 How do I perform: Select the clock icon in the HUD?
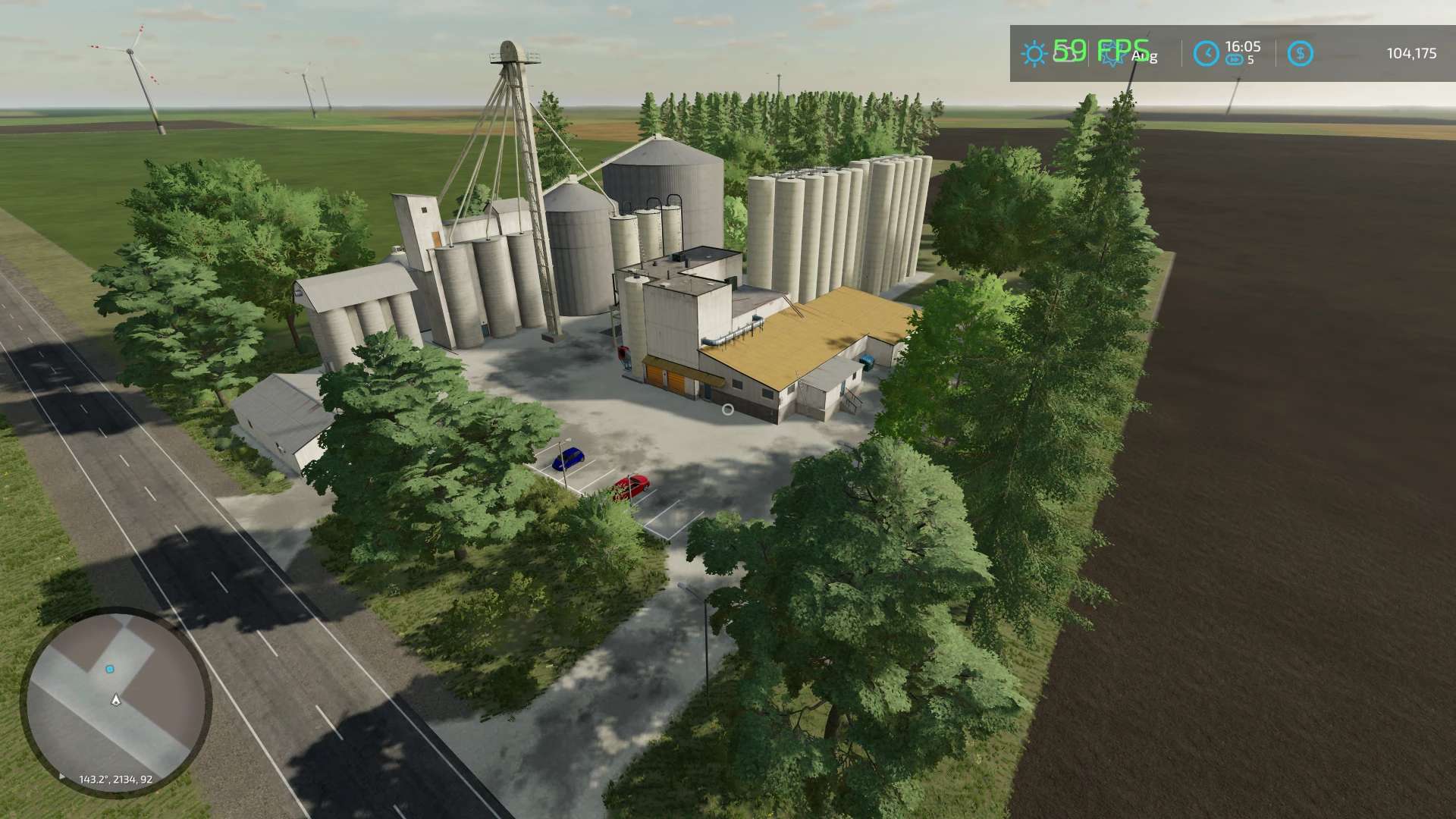point(1206,54)
